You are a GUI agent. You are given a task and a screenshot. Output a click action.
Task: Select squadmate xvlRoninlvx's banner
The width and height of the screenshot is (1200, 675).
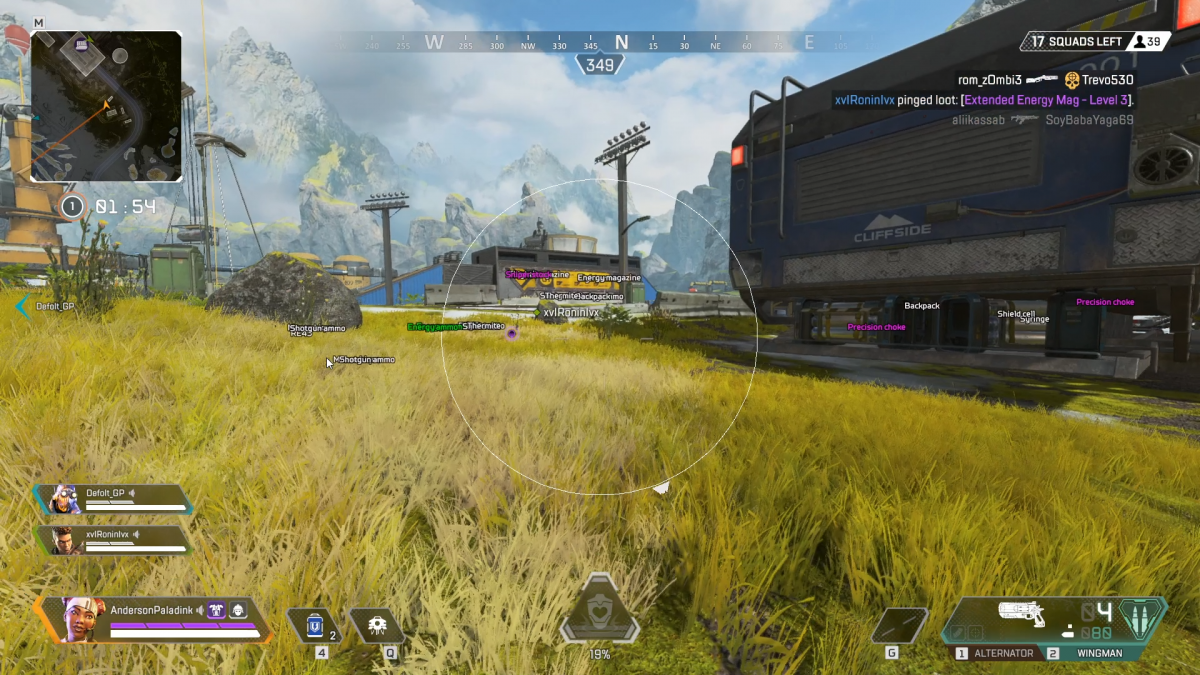(x=112, y=540)
